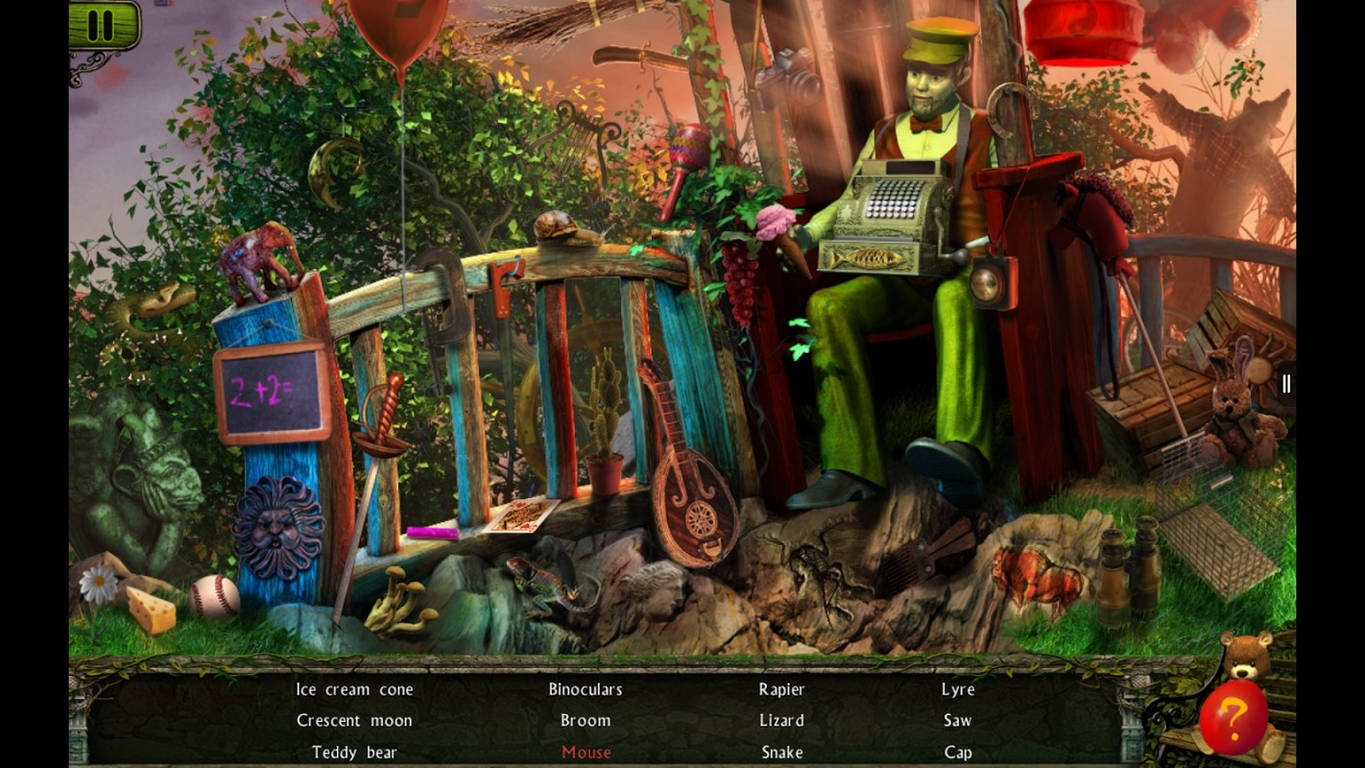Image resolution: width=1365 pixels, height=768 pixels.
Task: Click the word Mouse in the list
Action: point(585,752)
